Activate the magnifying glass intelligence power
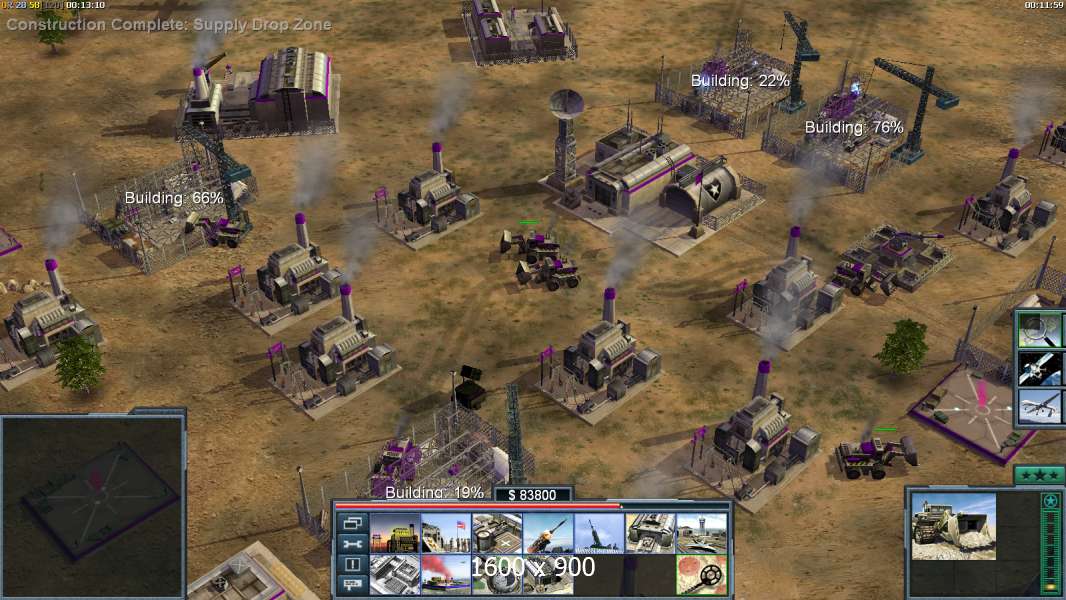Viewport: 1066px width, 600px height. (x=1040, y=329)
